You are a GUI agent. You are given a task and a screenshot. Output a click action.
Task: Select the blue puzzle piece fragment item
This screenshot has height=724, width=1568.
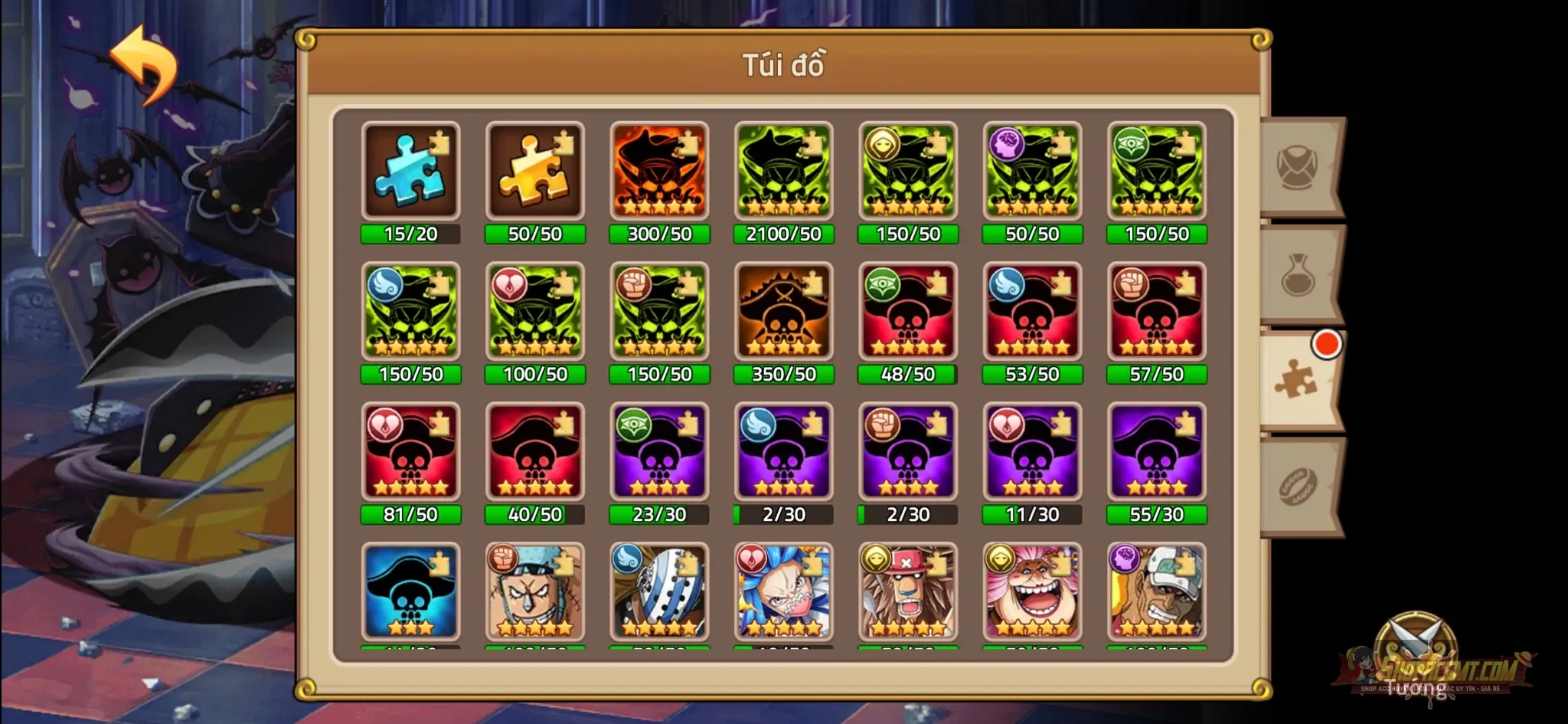(x=411, y=170)
